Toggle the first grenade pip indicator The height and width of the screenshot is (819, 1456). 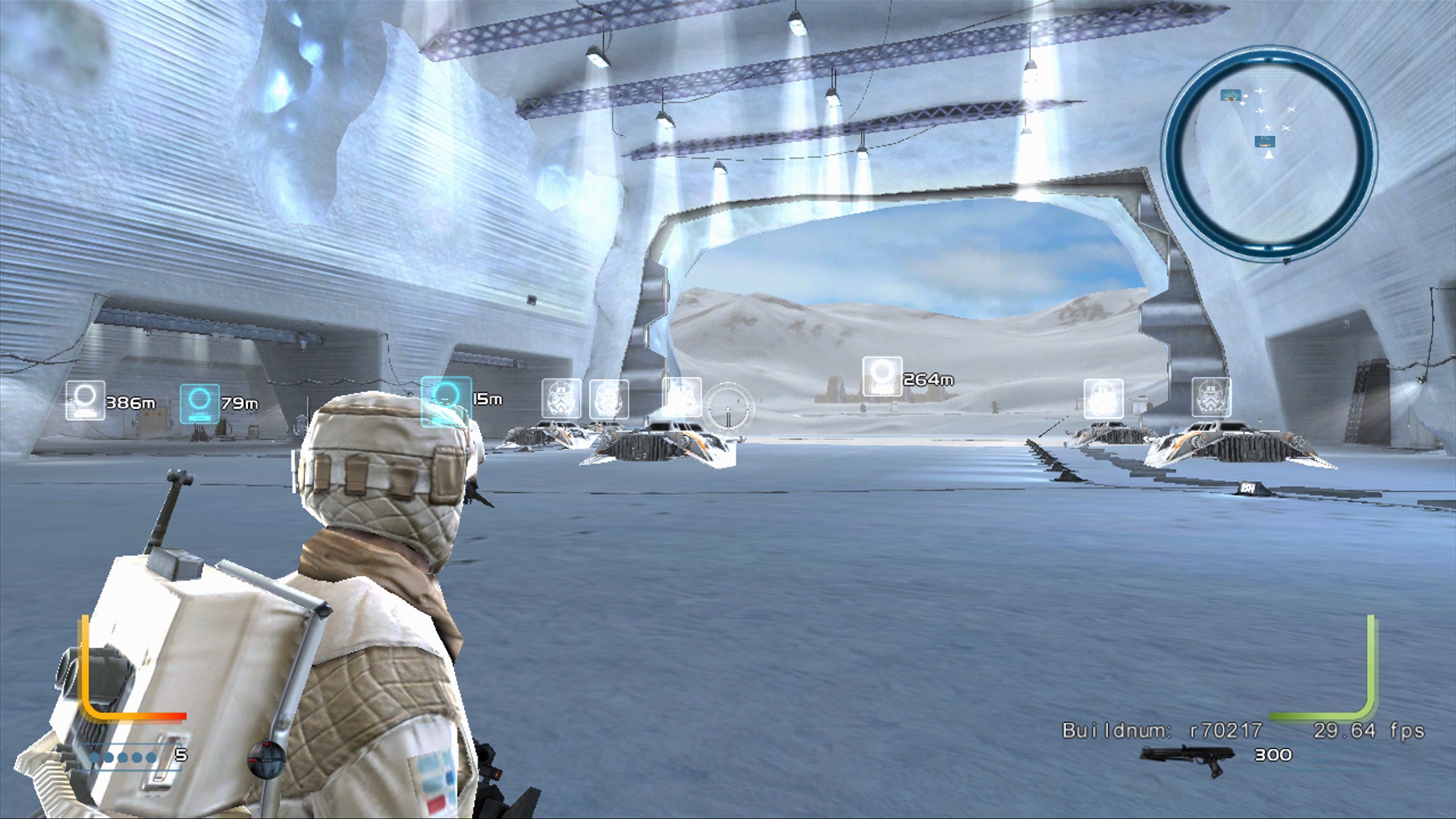[94, 757]
